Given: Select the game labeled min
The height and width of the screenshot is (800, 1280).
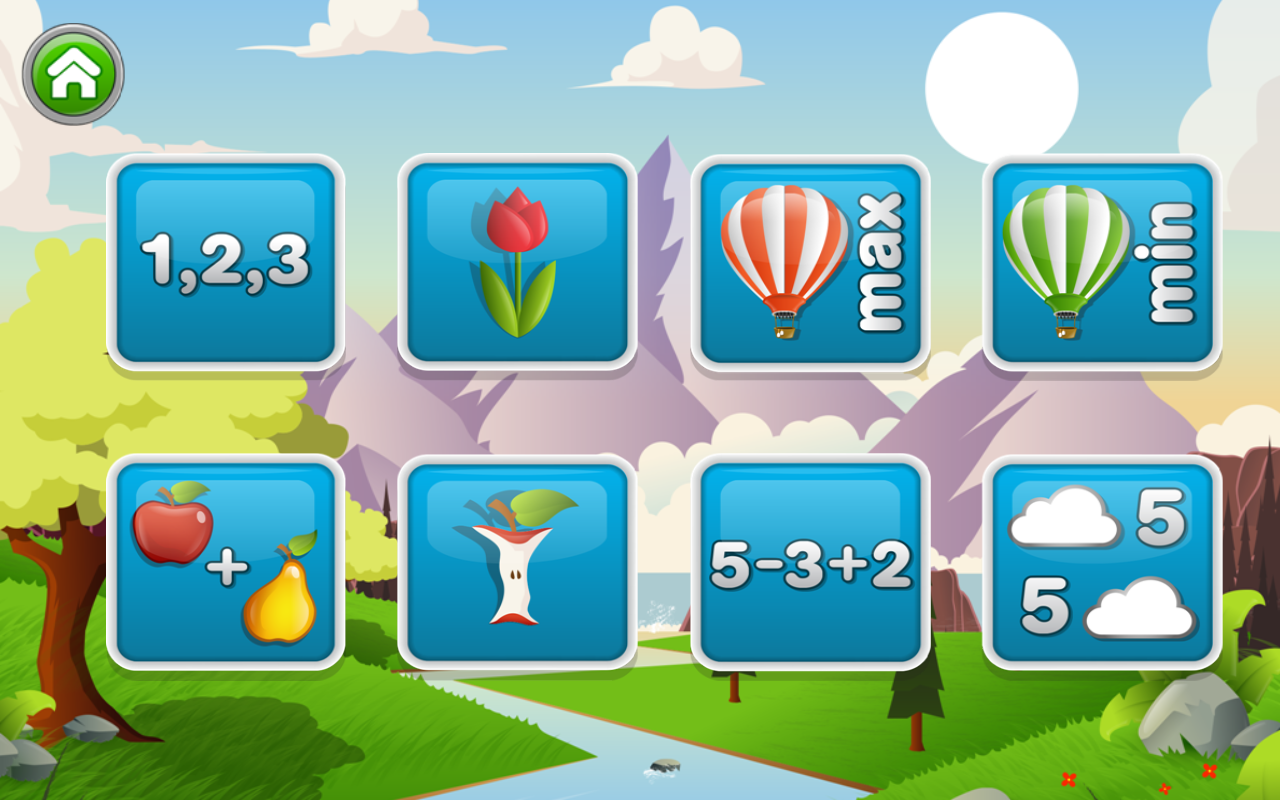Looking at the screenshot, I should pyautogui.click(x=1100, y=263).
